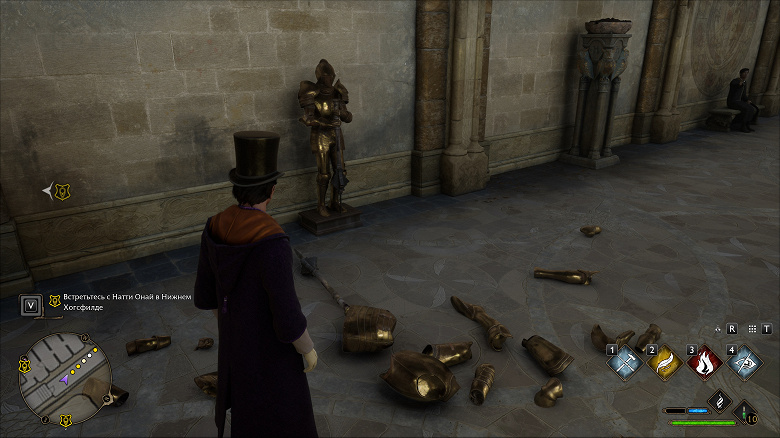Cast the red Incendio flame spell
The height and width of the screenshot is (438, 780).
click(703, 363)
